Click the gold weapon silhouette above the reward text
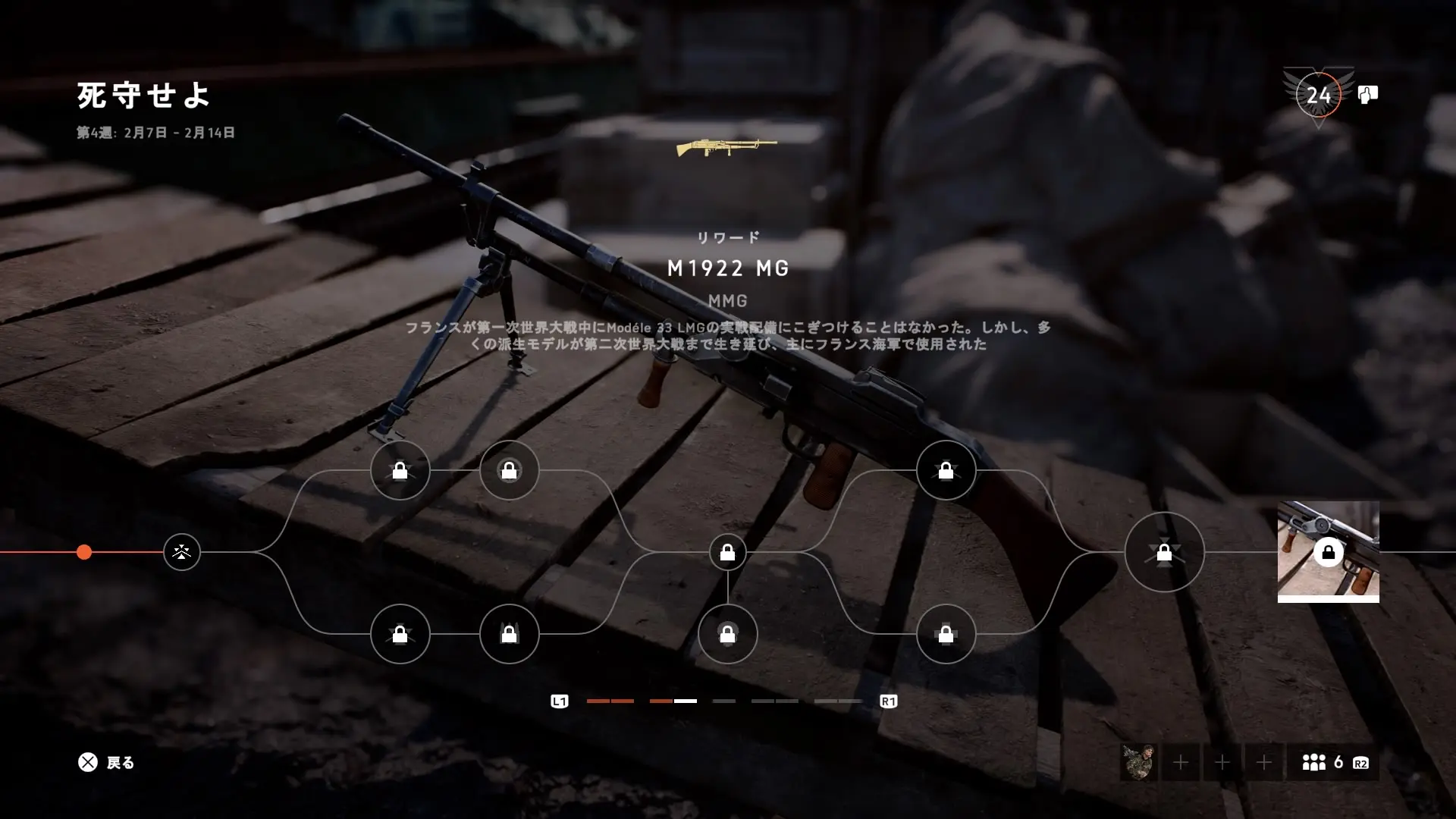1456x819 pixels. pyautogui.click(x=726, y=149)
